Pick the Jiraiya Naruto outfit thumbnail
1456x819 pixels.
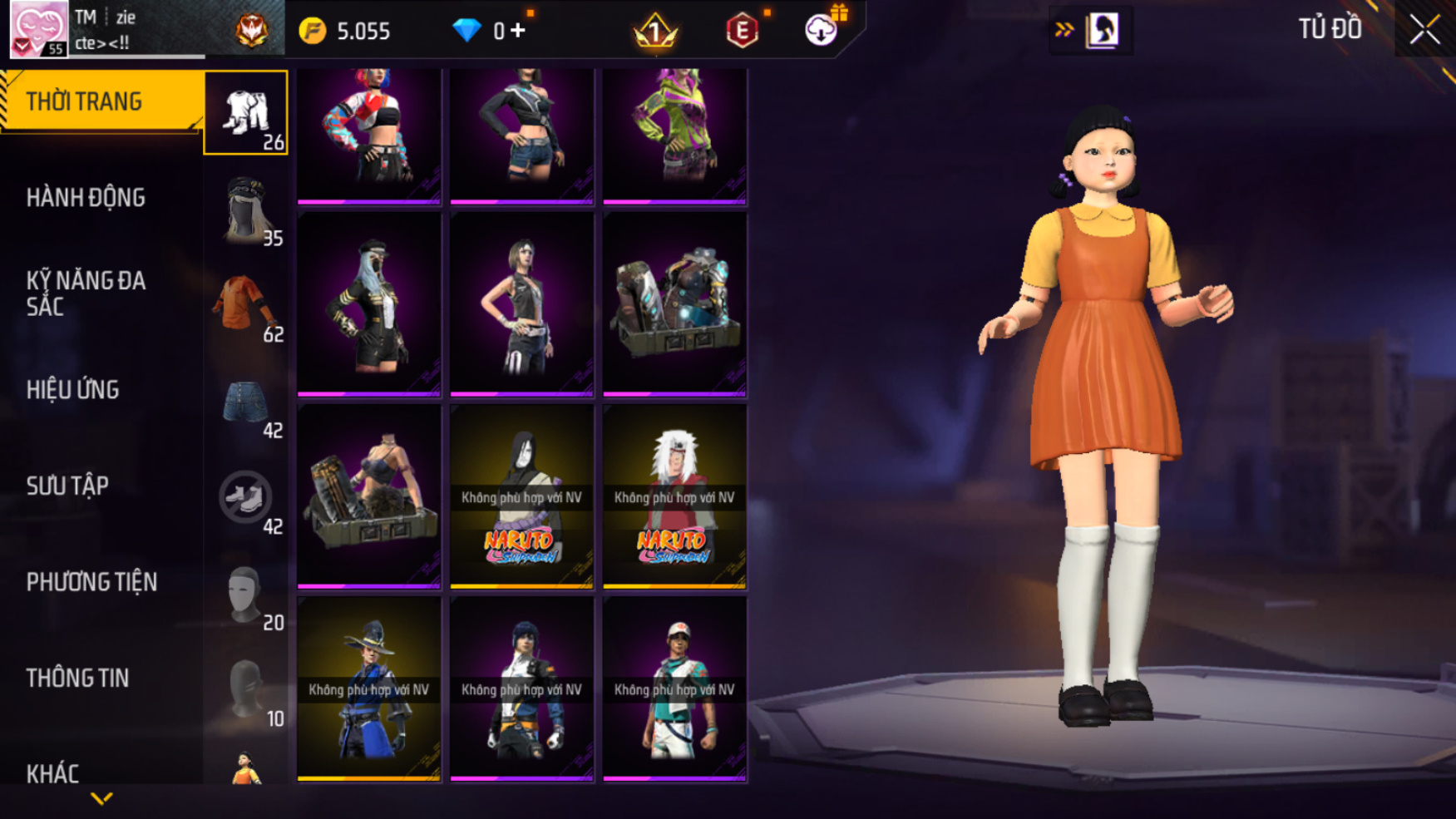tap(674, 496)
